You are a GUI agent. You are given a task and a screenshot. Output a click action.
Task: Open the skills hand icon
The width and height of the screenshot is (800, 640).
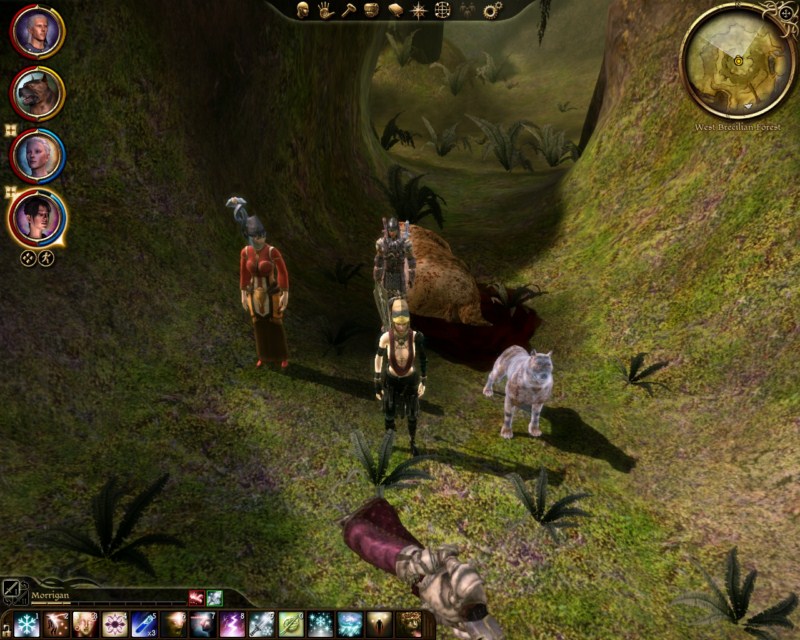click(x=326, y=10)
